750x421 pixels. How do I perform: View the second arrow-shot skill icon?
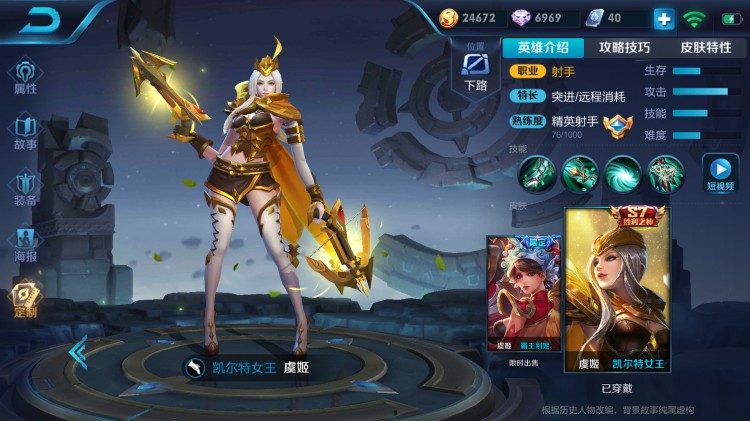579,174
